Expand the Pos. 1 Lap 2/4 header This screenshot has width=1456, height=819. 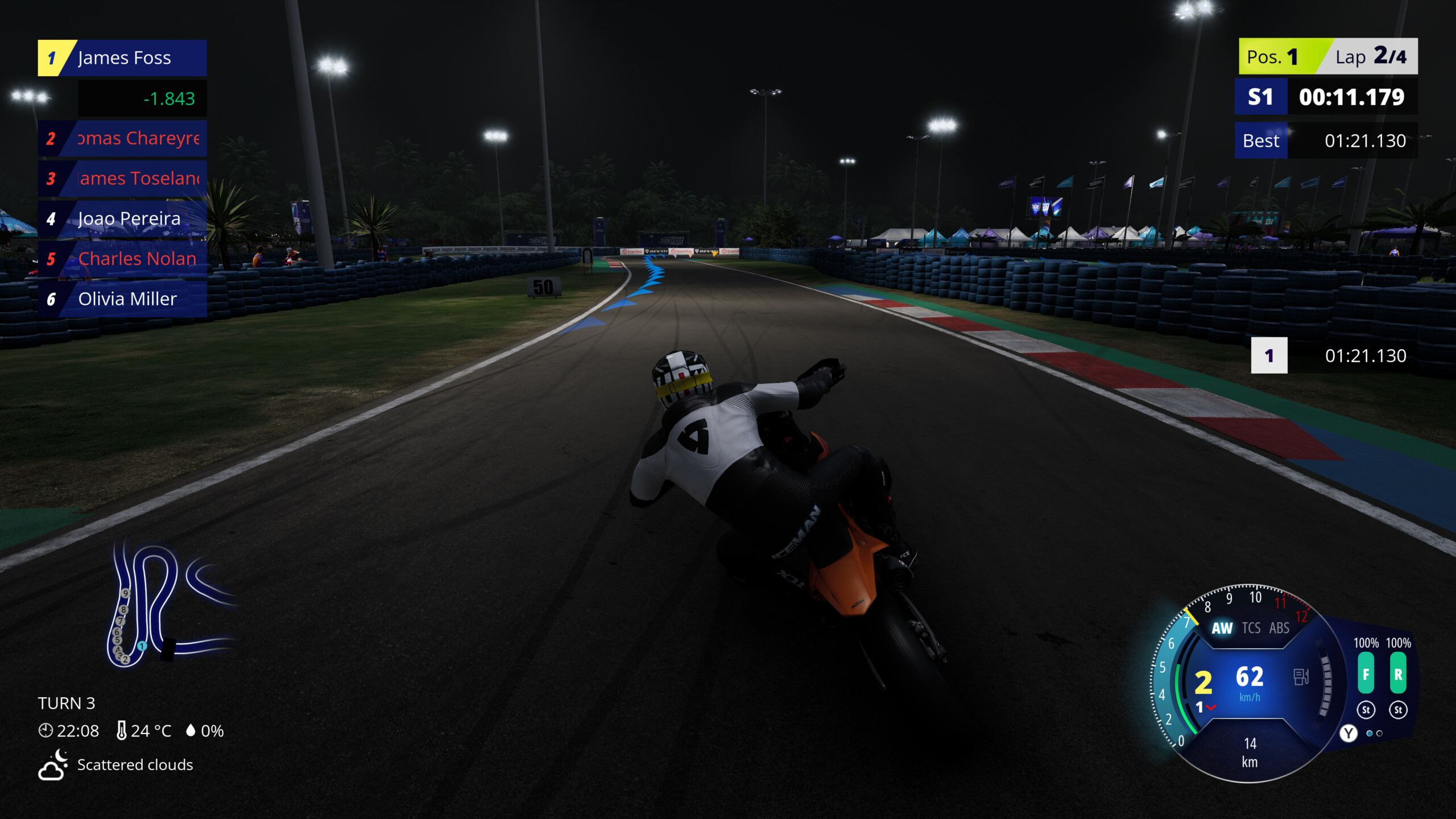click(1325, 56)
